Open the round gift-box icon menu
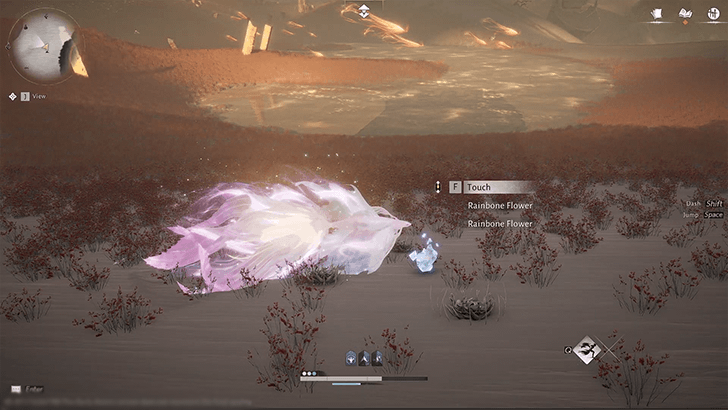This screenshot has height=410, width=728. (x=711, y=14)
